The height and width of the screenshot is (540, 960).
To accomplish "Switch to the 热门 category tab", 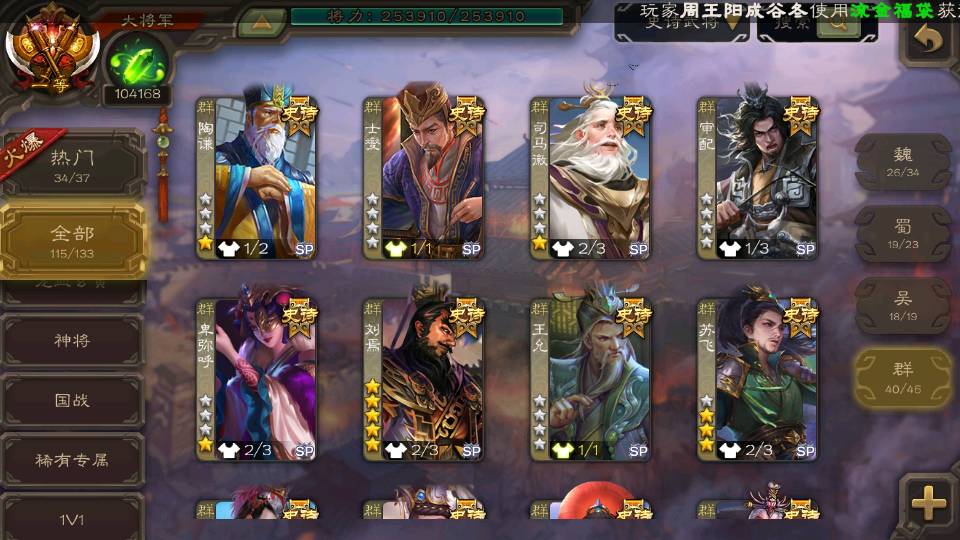I will tap(73, 163).
